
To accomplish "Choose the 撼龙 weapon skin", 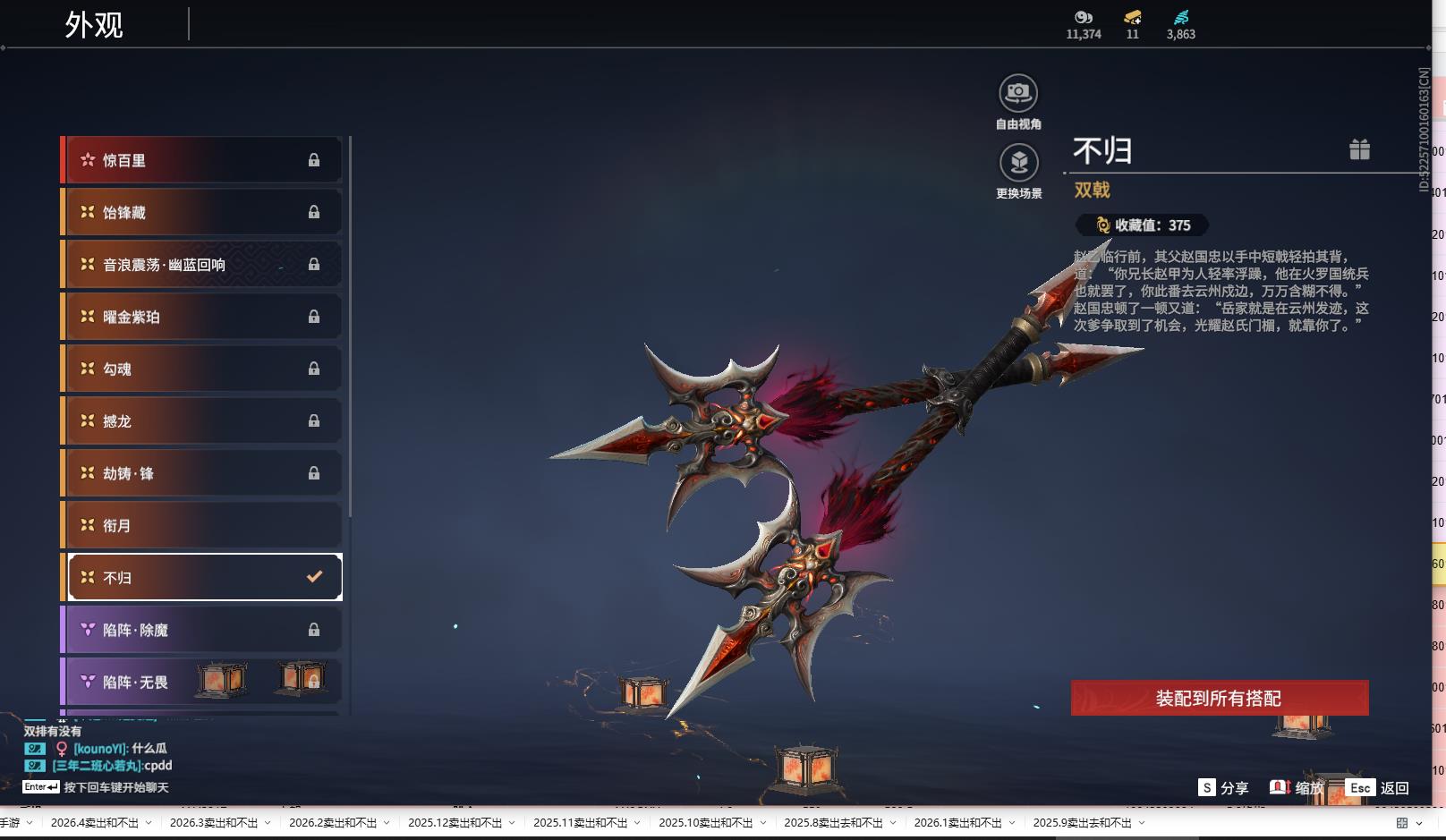I will coord(202,420).
